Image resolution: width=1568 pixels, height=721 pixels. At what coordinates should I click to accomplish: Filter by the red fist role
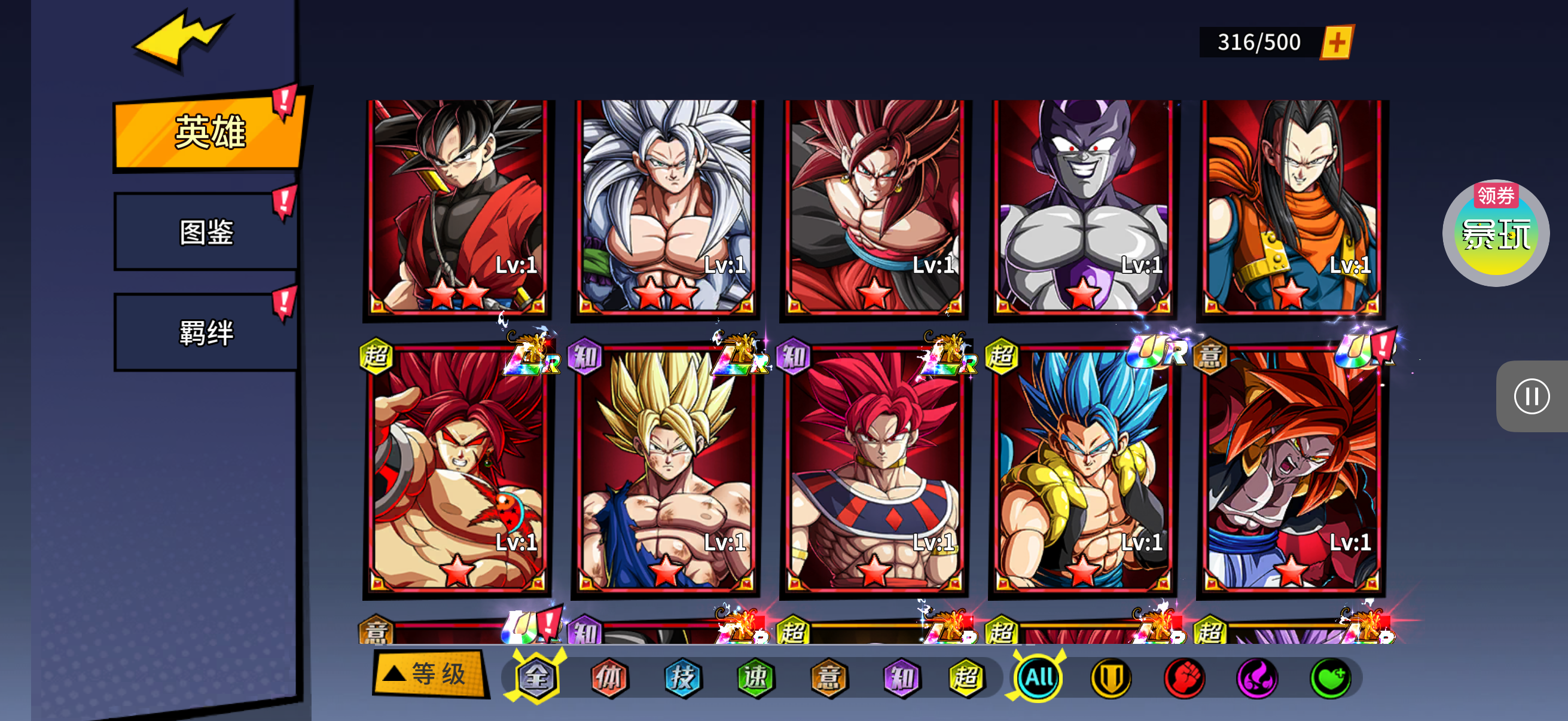tap(1184, 677)
